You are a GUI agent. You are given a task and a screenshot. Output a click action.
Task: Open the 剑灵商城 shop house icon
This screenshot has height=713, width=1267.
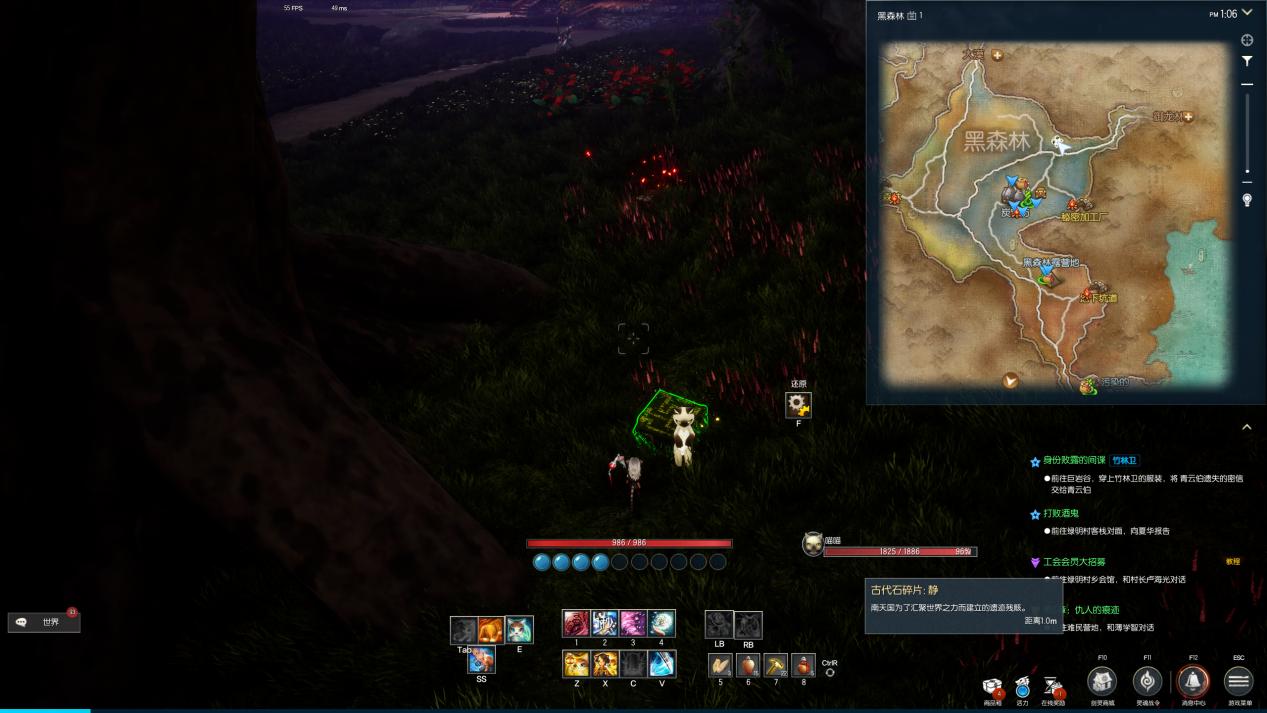[x=1102, y=682]
